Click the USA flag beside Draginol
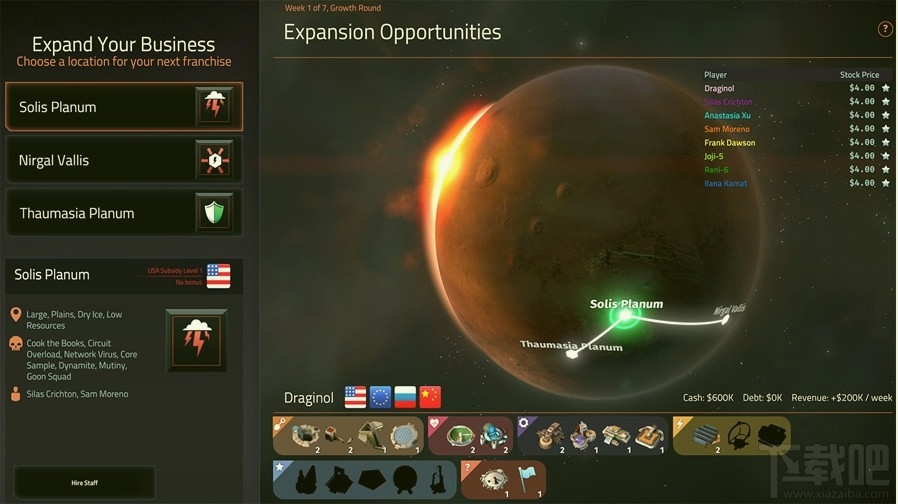898x504 pixels. 355,397
